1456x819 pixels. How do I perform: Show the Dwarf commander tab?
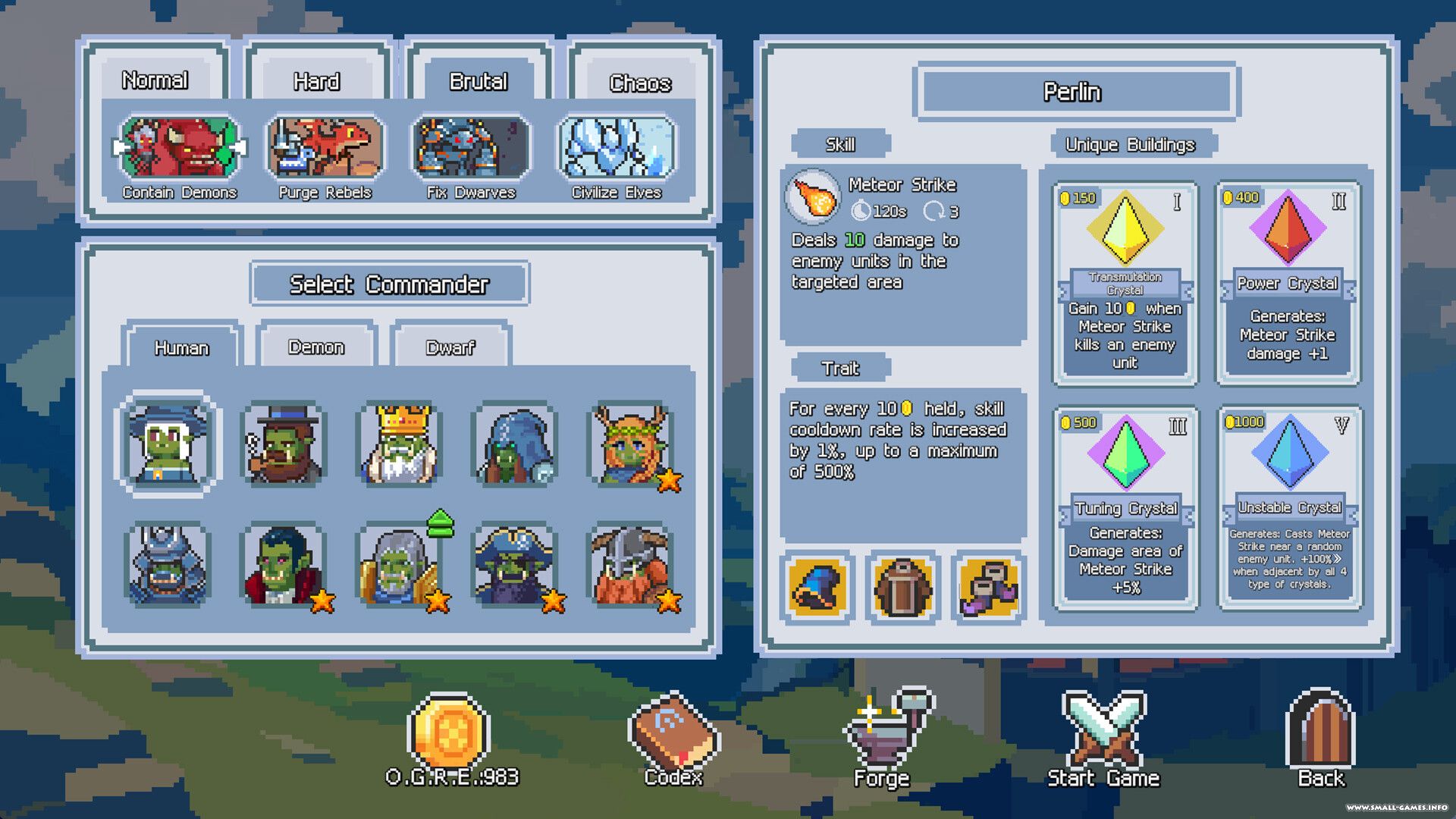(x=450, y=347)
